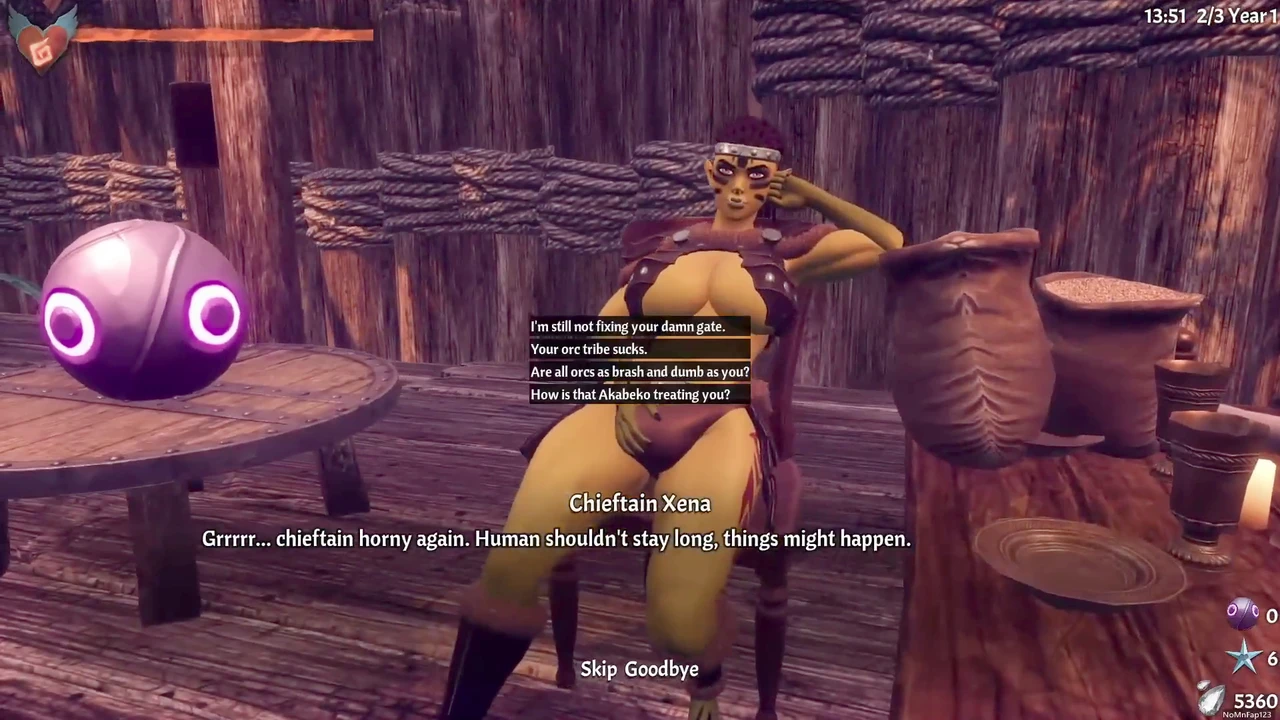Ask "How is that Akabeko treating you?"
1280x720 pixels.
coord(630,395)
